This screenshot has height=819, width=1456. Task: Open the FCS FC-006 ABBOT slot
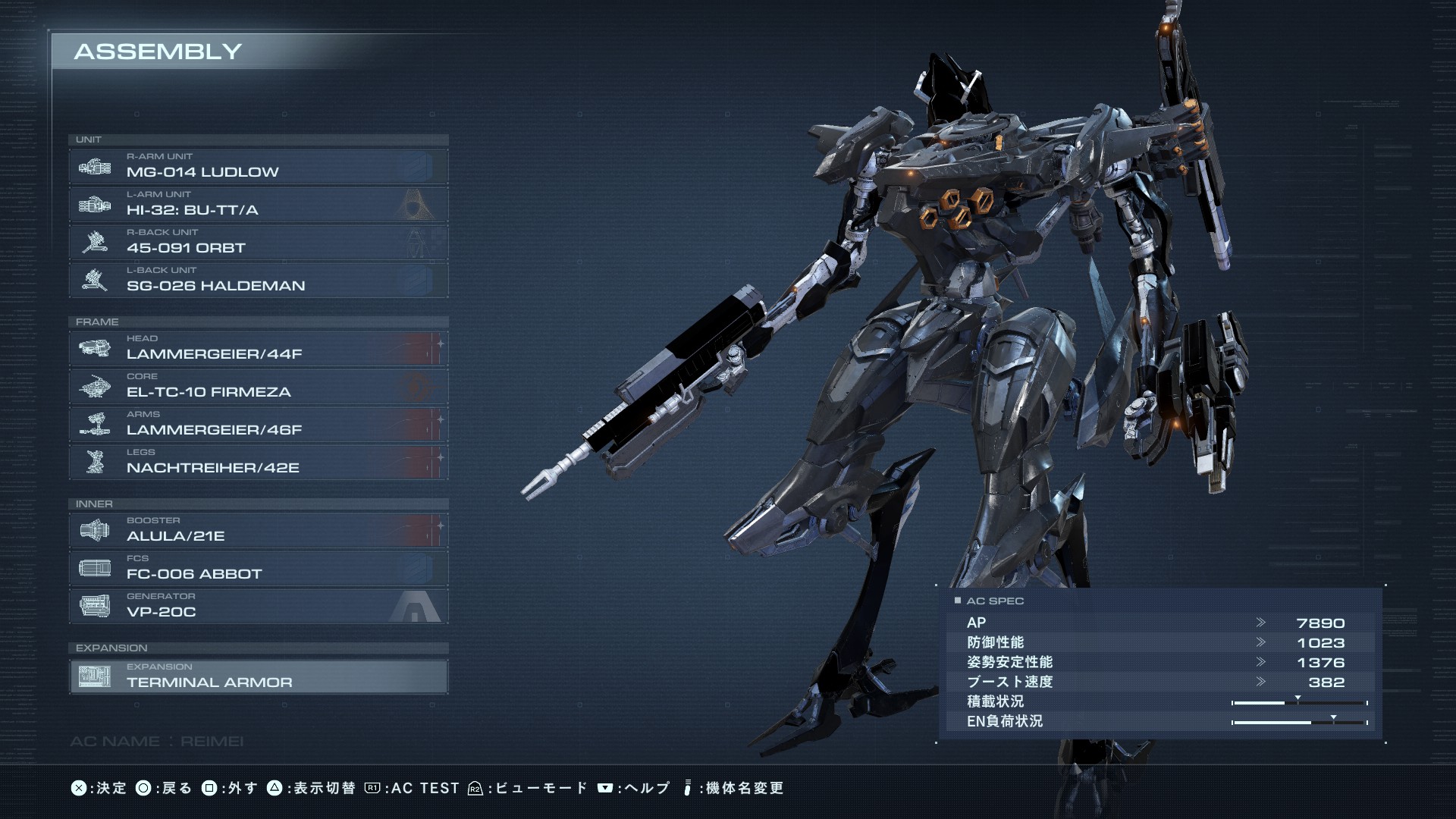tap(258, 568)
